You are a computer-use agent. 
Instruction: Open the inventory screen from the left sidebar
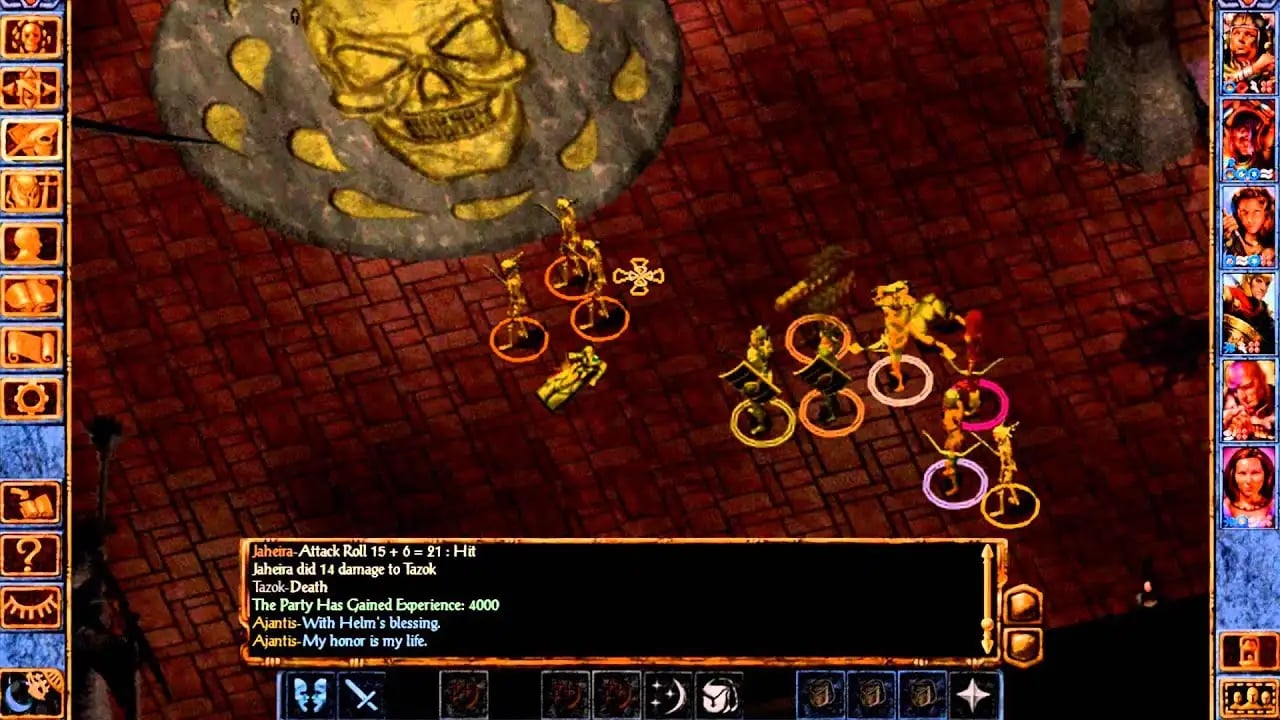(32, 192)
